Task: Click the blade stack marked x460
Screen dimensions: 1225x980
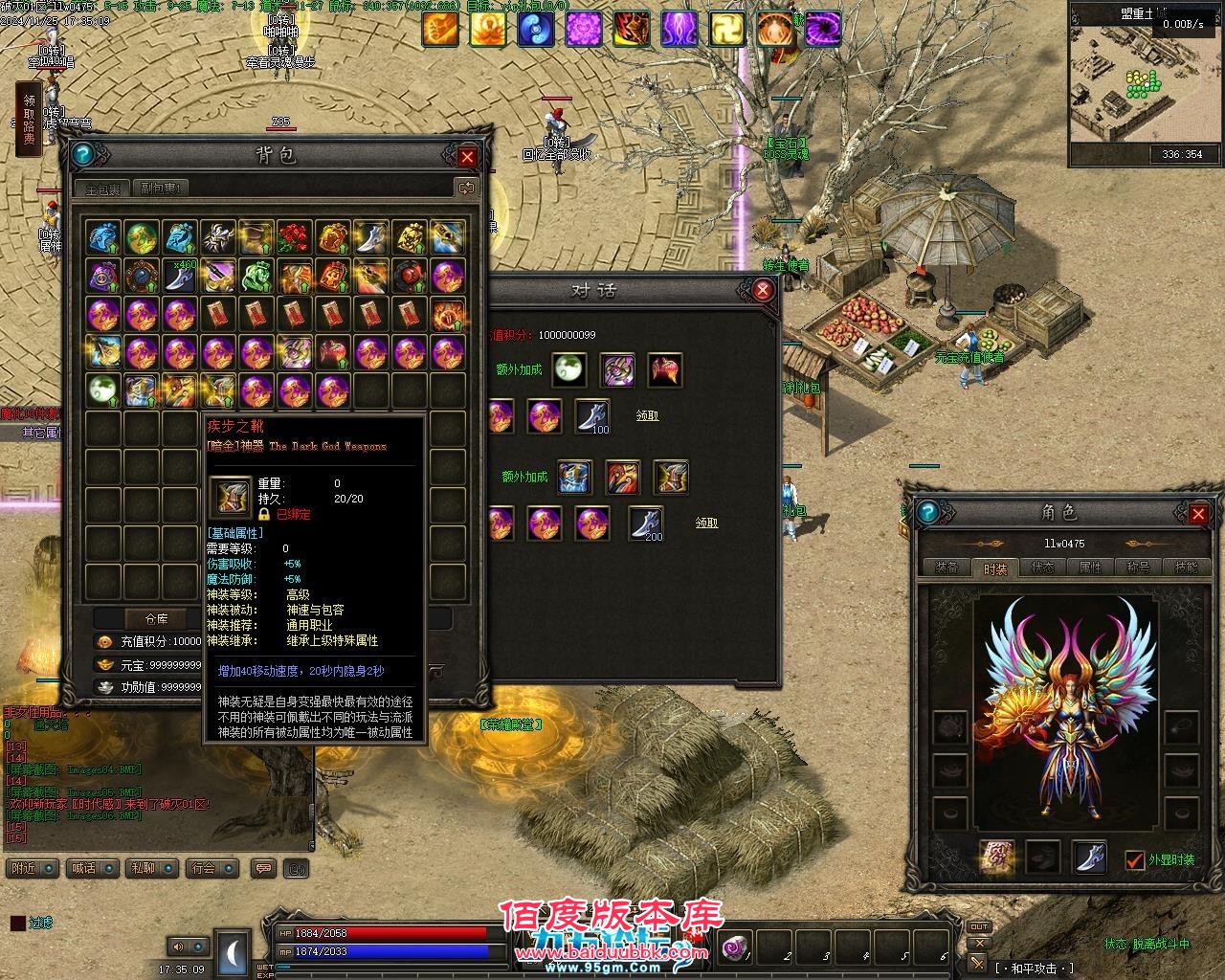Action: tap(179, 276)
